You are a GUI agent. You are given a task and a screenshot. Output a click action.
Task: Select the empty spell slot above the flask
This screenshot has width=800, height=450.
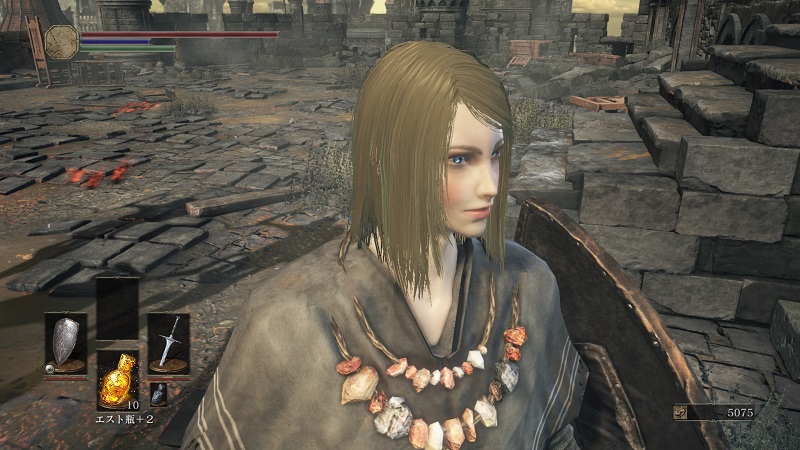click(x=117, y=308)
